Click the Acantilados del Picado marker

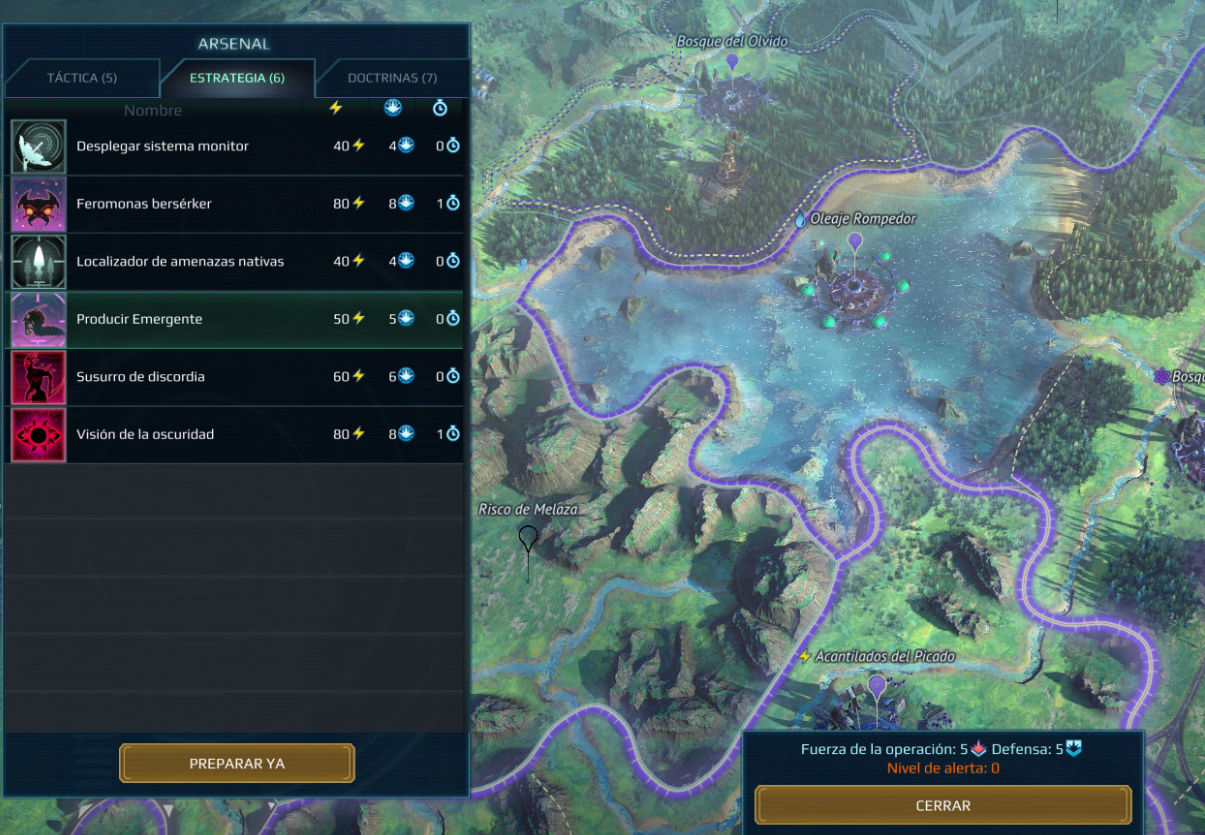[877, 684]
